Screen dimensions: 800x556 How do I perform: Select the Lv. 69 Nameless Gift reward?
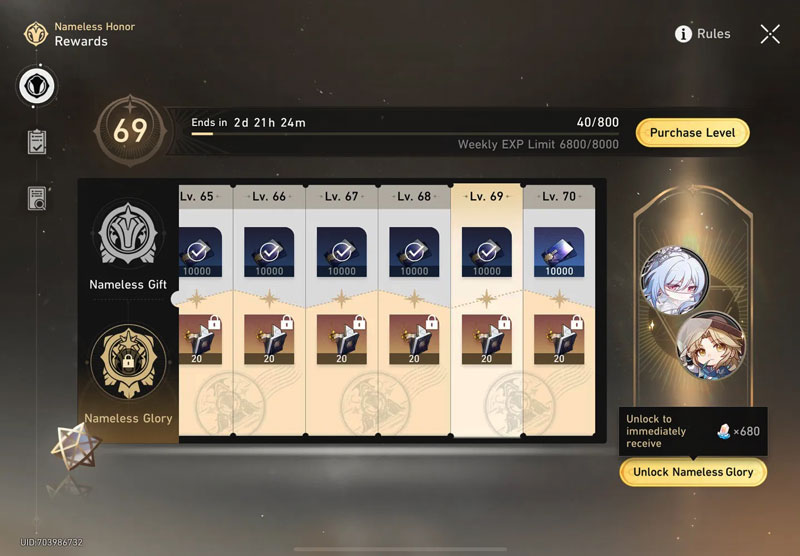click(487, 252)
